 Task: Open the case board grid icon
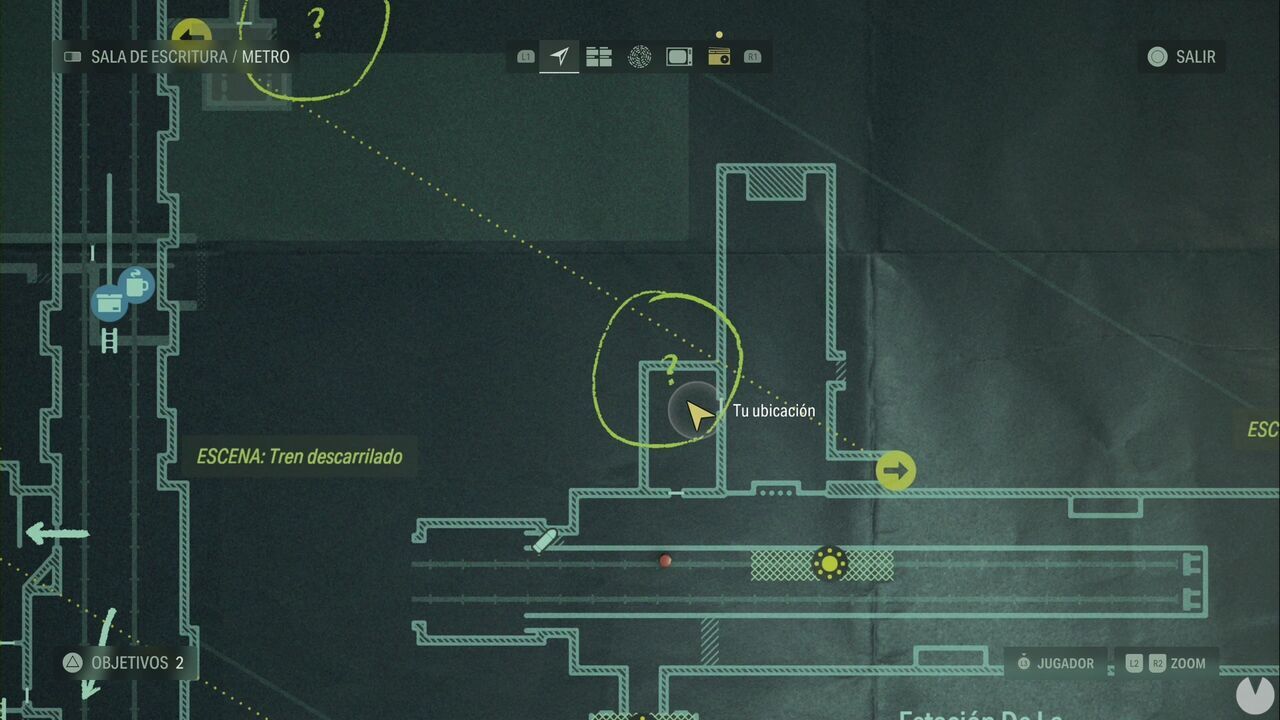[598, 57]
